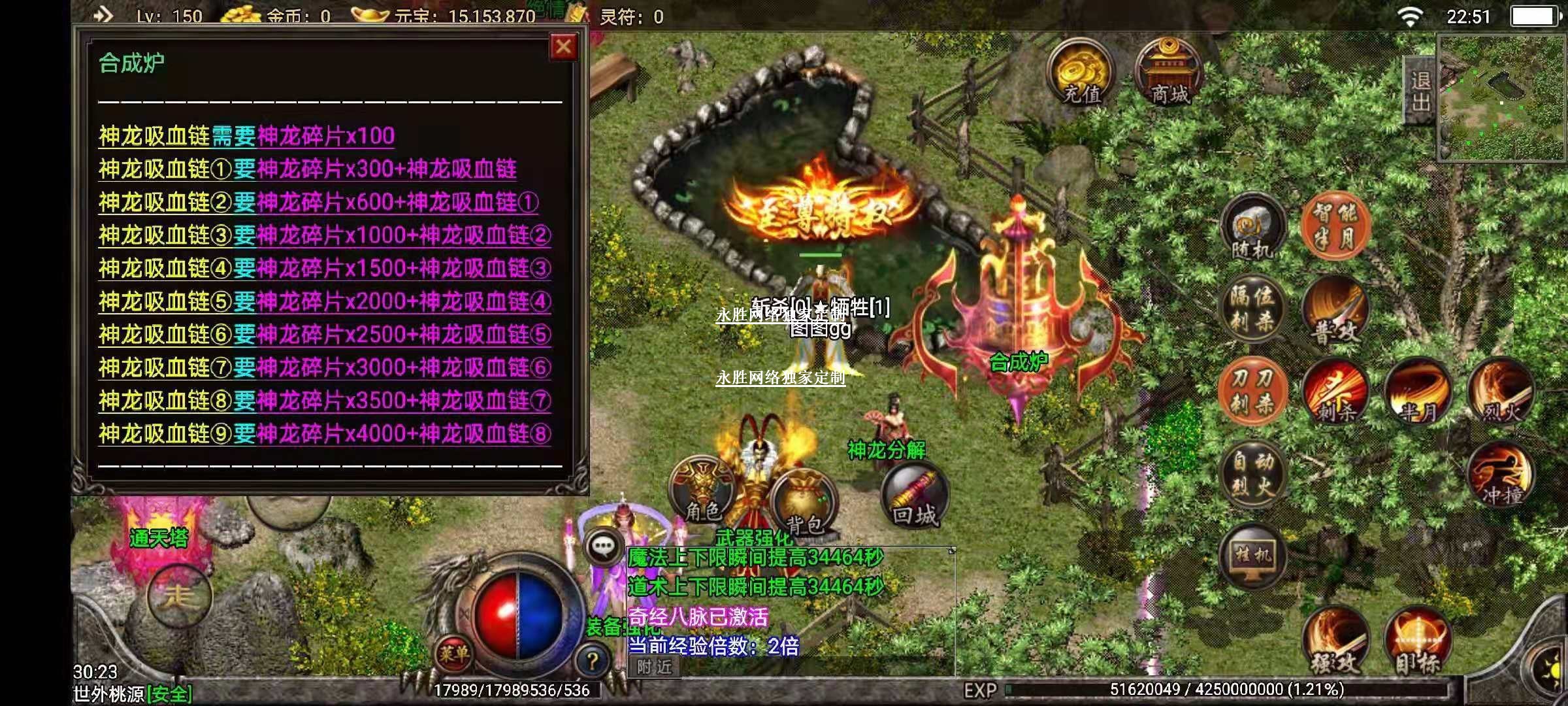Screen dimensions: 1568x706
Task: Toggle 挂机 auto-battle mode
Action: 1252,557
